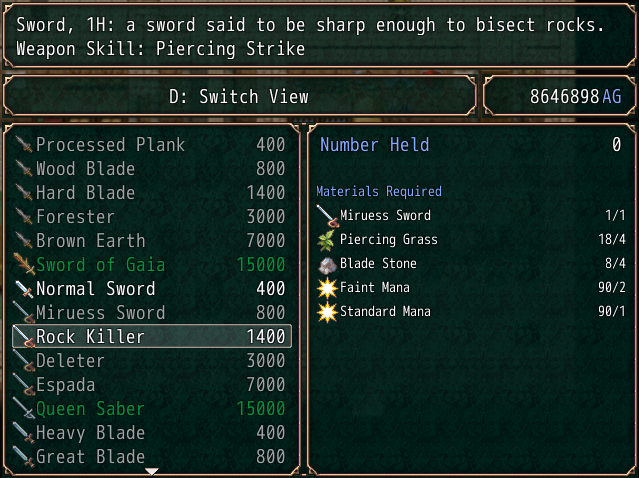Choose the Miruess Sword list entry

click(150, 313)
